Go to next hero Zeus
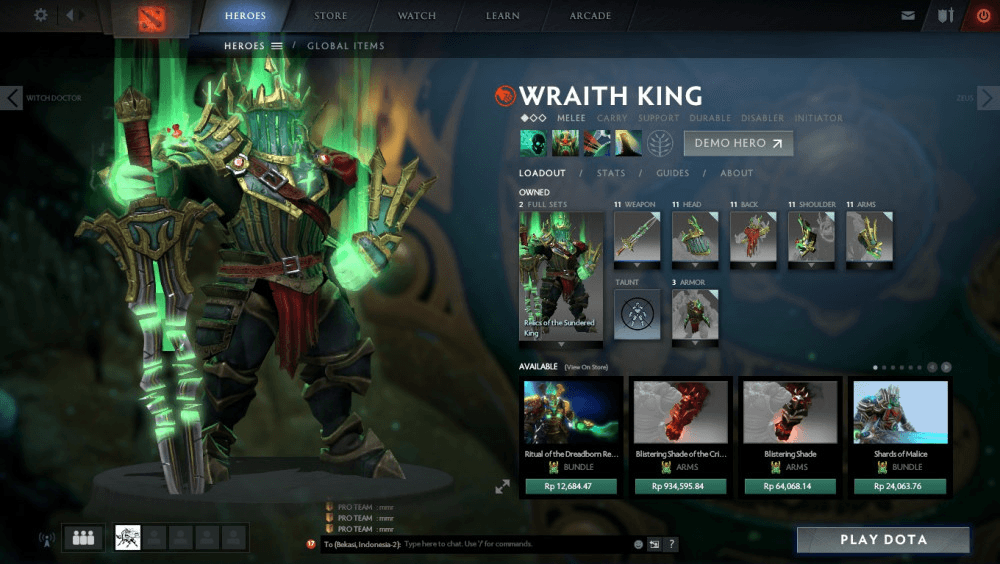Viewport: 1000px width, 564px height. (x=987, y=97)
